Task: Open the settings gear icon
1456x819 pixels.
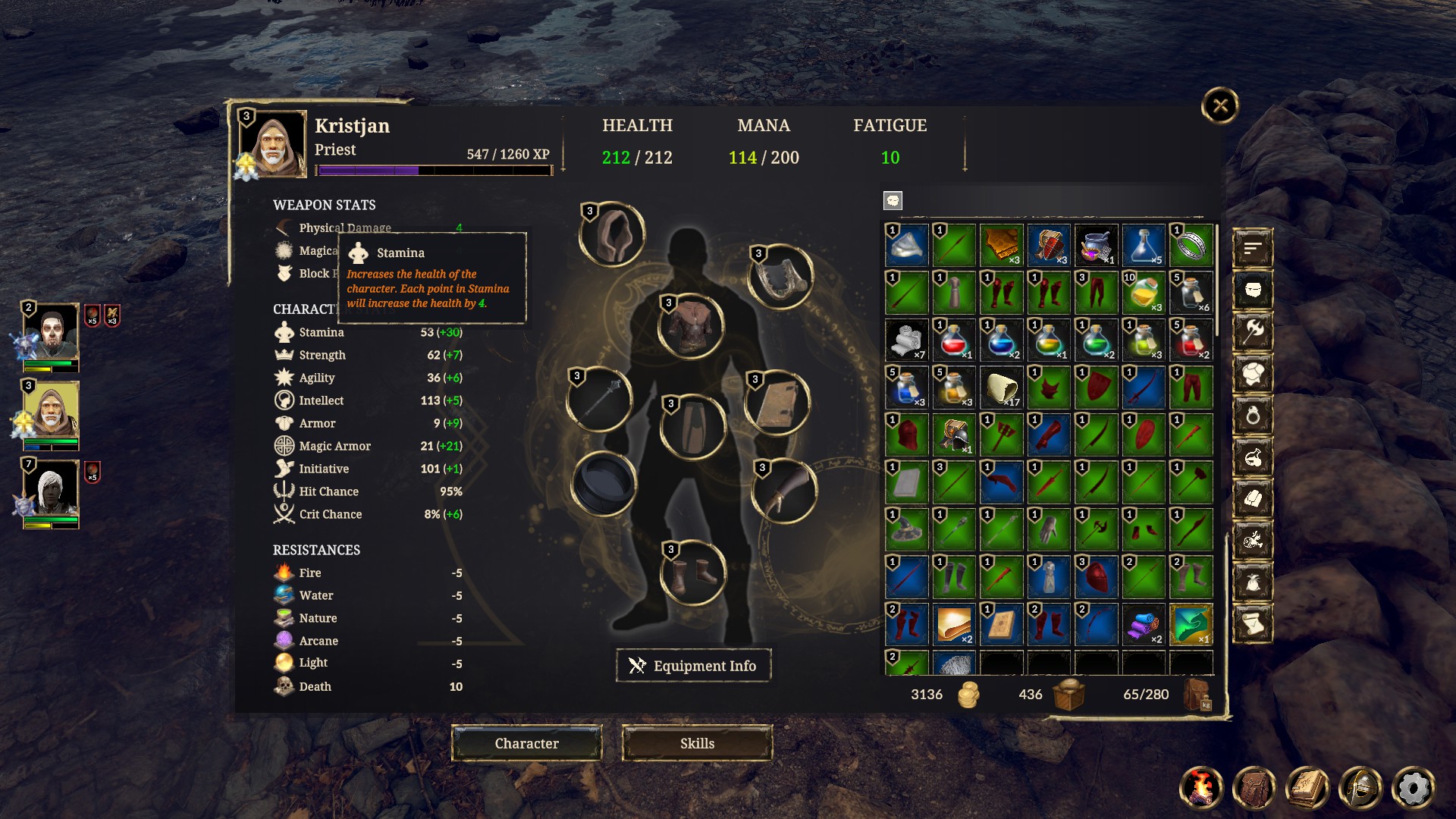Action: [1413, 788]
